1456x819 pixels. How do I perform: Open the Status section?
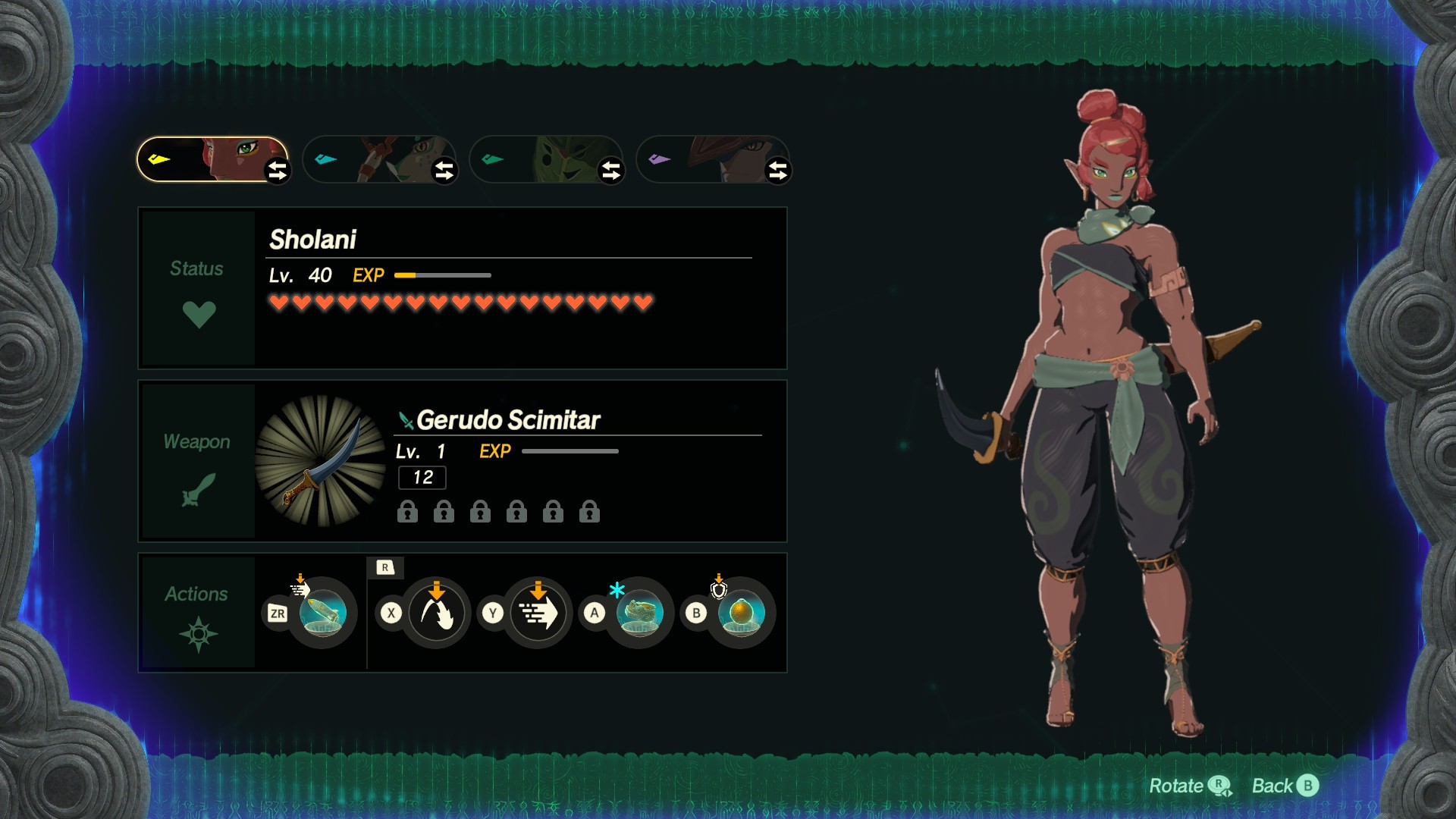[198, 288]
